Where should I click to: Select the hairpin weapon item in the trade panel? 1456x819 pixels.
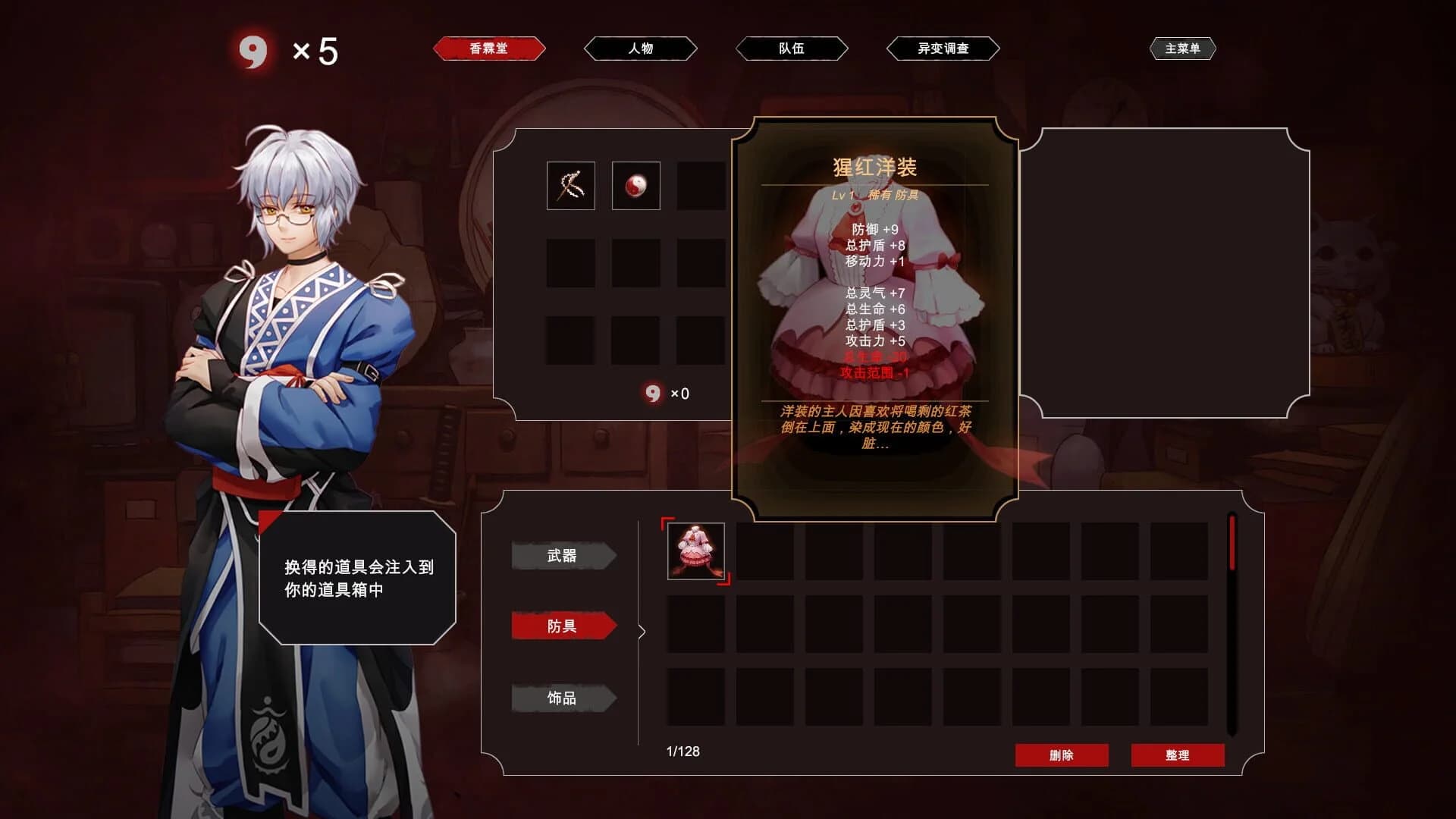(x=570, y=185)
